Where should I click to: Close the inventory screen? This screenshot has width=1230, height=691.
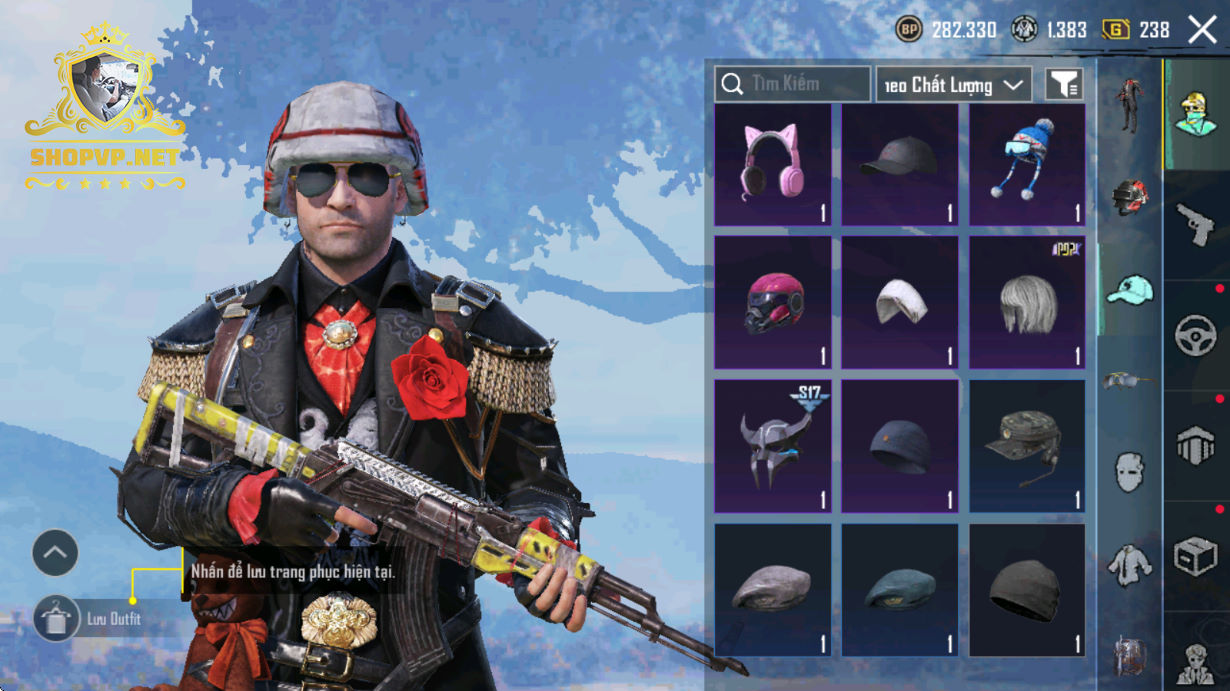click(1202, 30)
